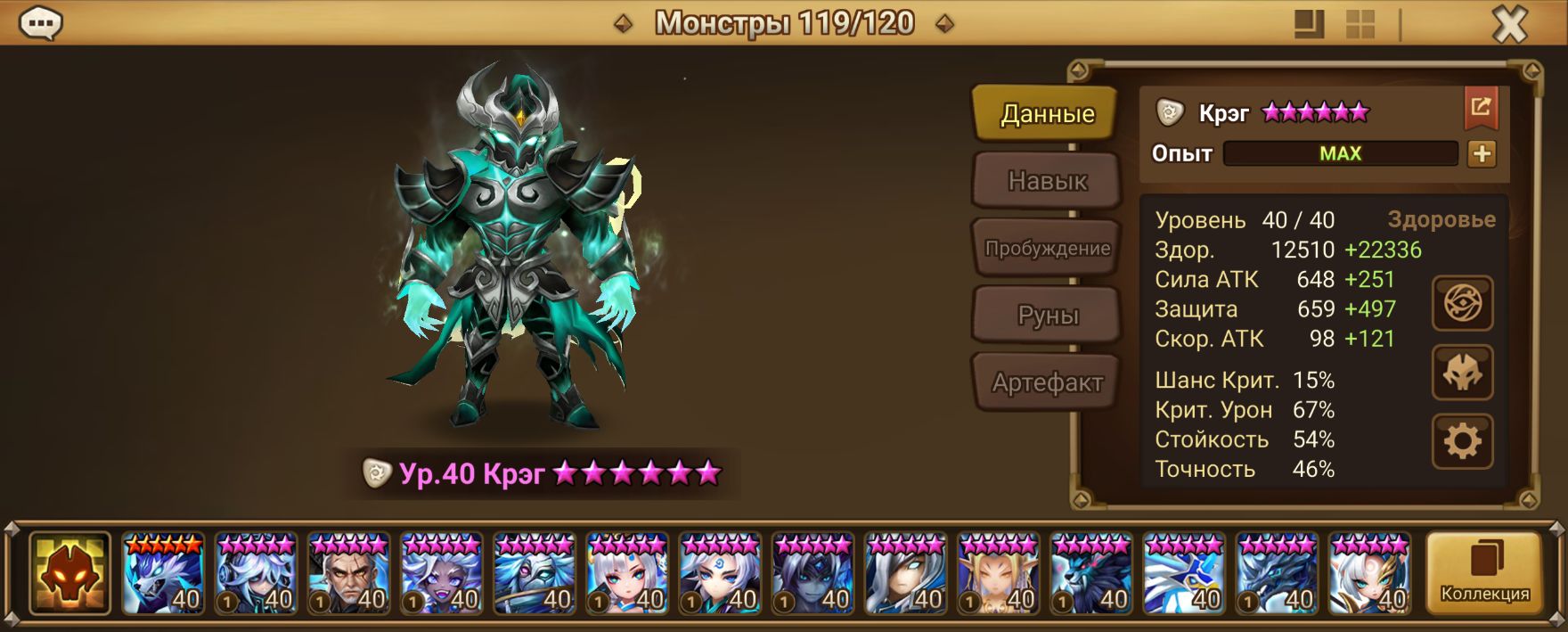Click the right arrow beside Монстры title
Image resolution: width=1568 pixels, height=632 pixels.
[x=945, y=24]
